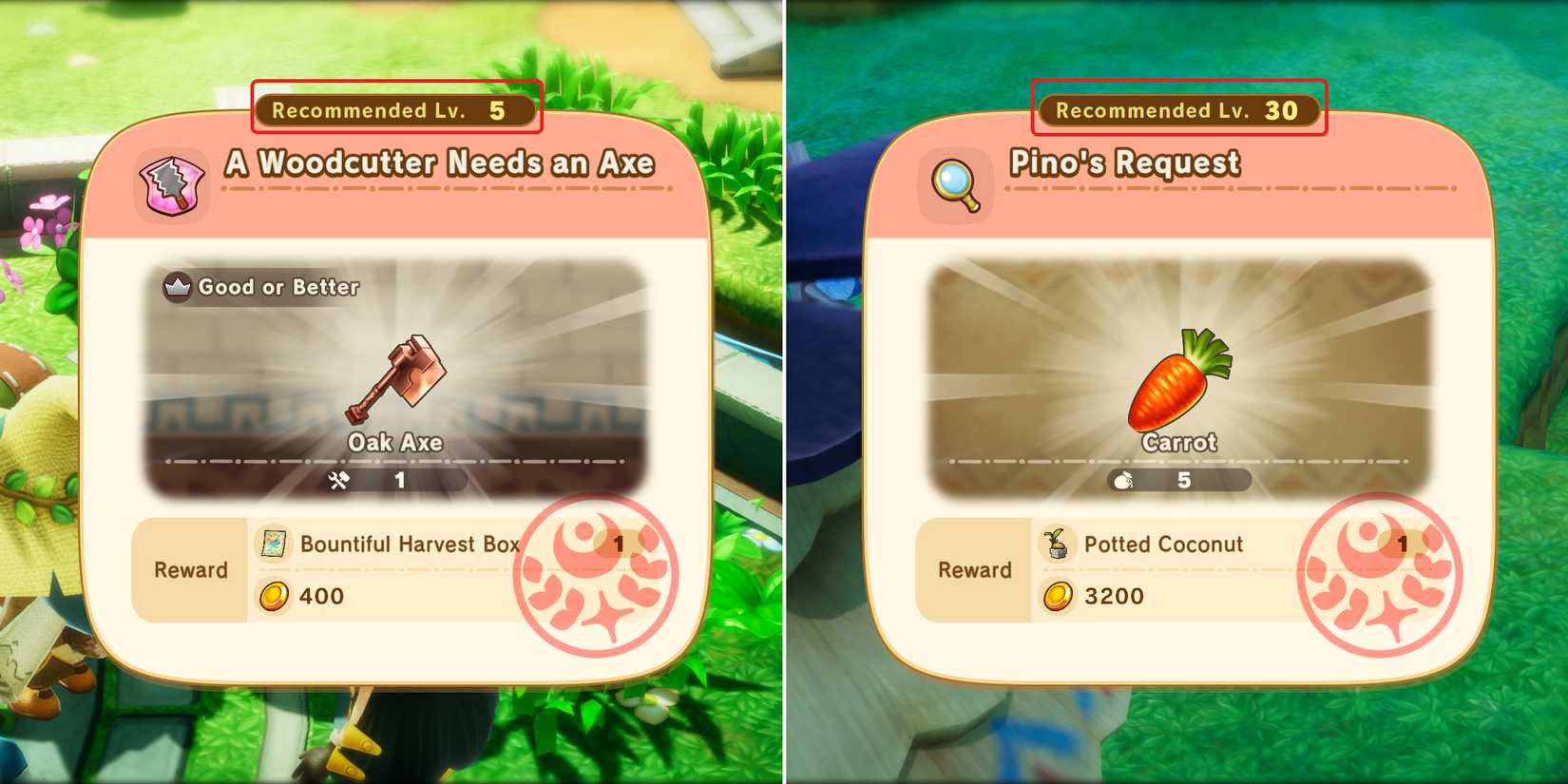
Task: Click the Bountiful Harvest Box reward icon
Action: [274, 544]
